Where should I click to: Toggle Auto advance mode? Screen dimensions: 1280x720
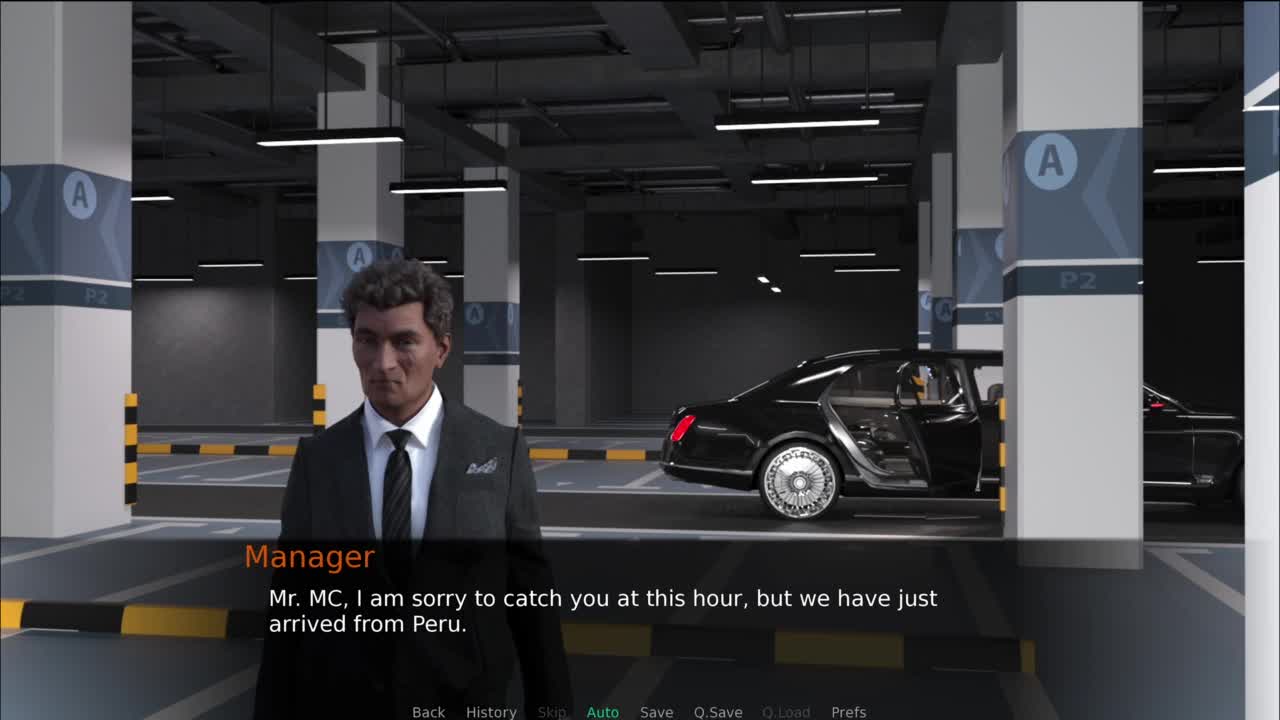click(602, 711)
